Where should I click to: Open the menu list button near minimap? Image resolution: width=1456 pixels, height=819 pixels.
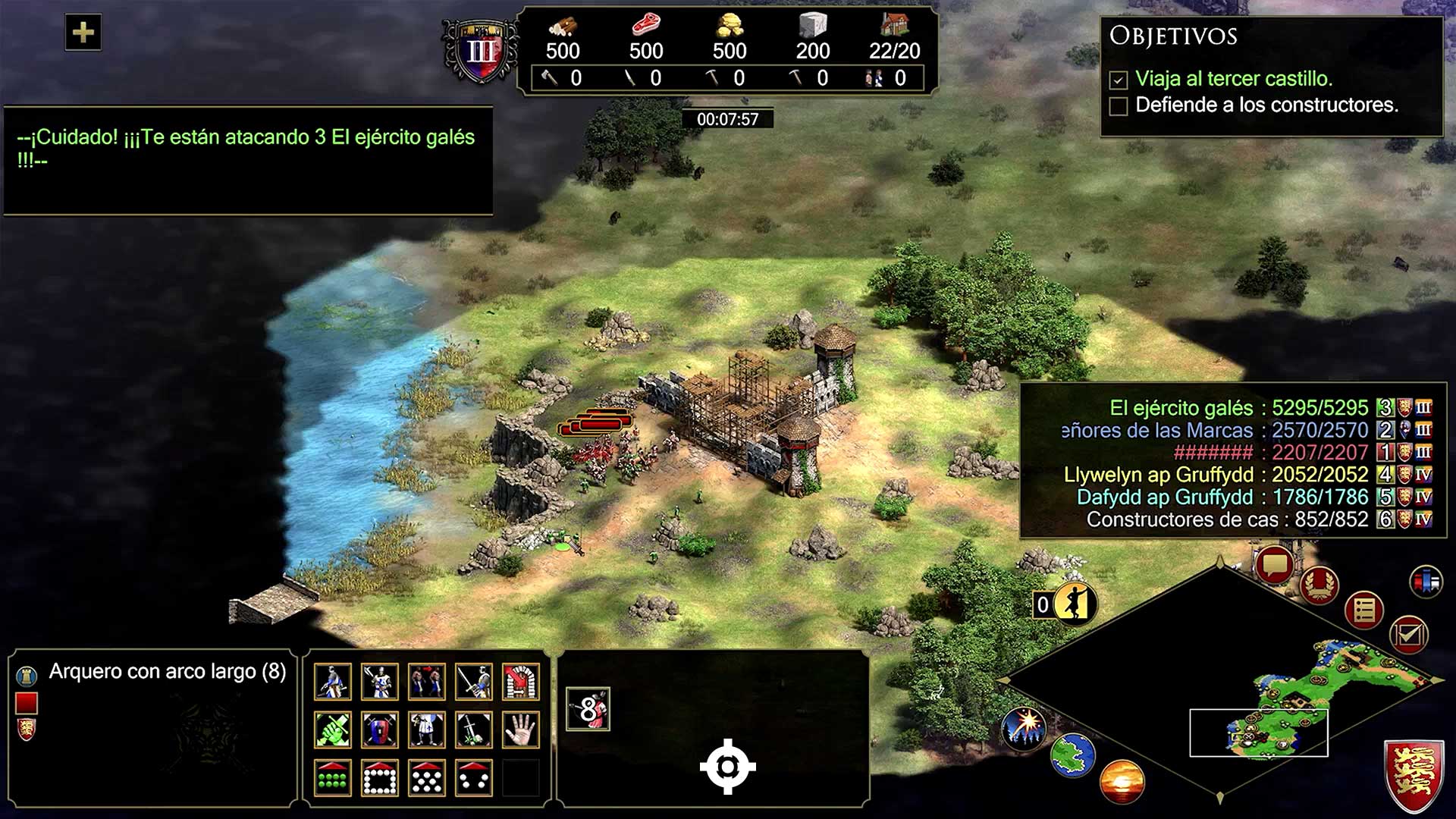click(1363, 610)
